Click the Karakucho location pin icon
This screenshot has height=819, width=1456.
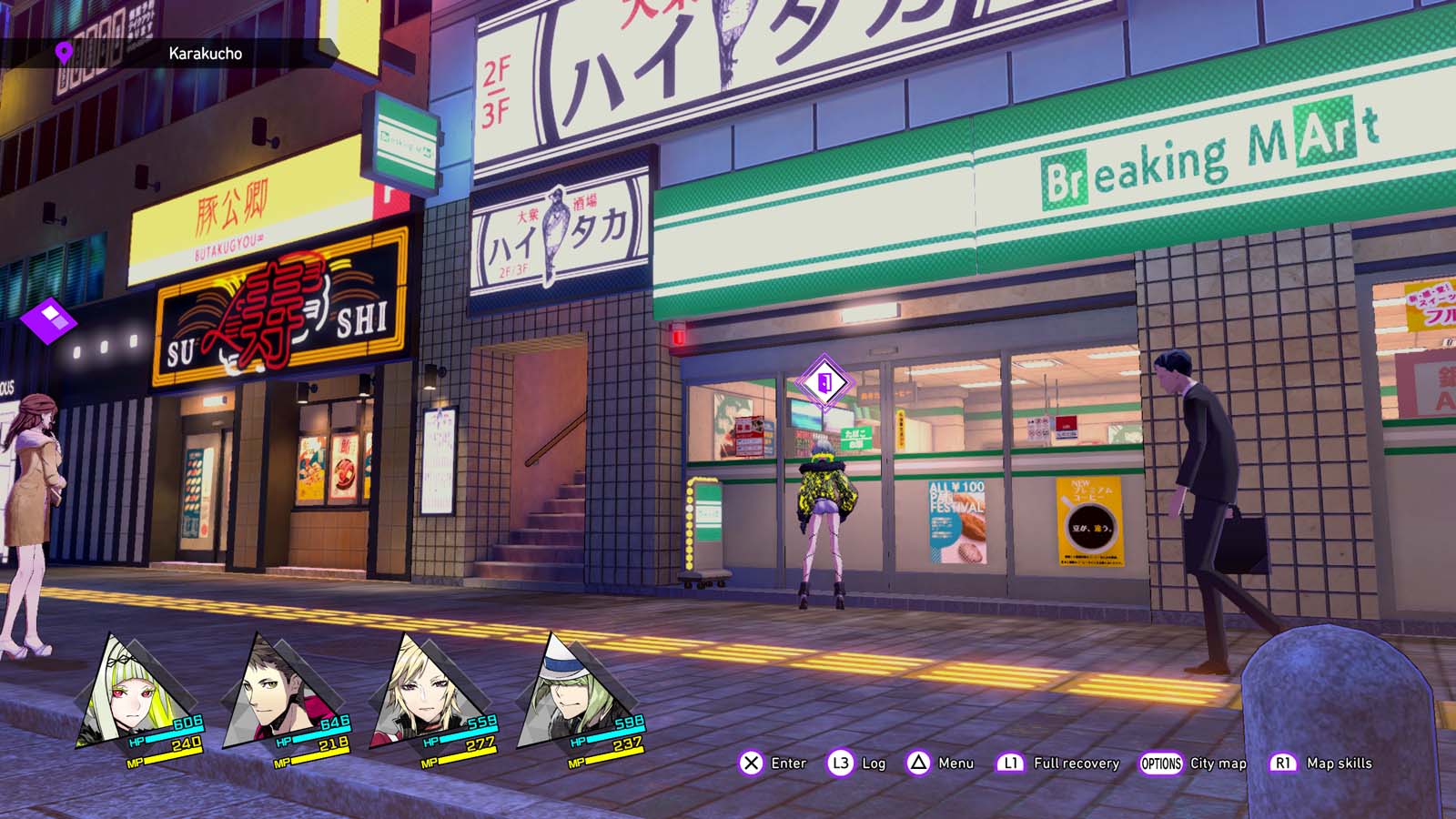tap(64, 53)
